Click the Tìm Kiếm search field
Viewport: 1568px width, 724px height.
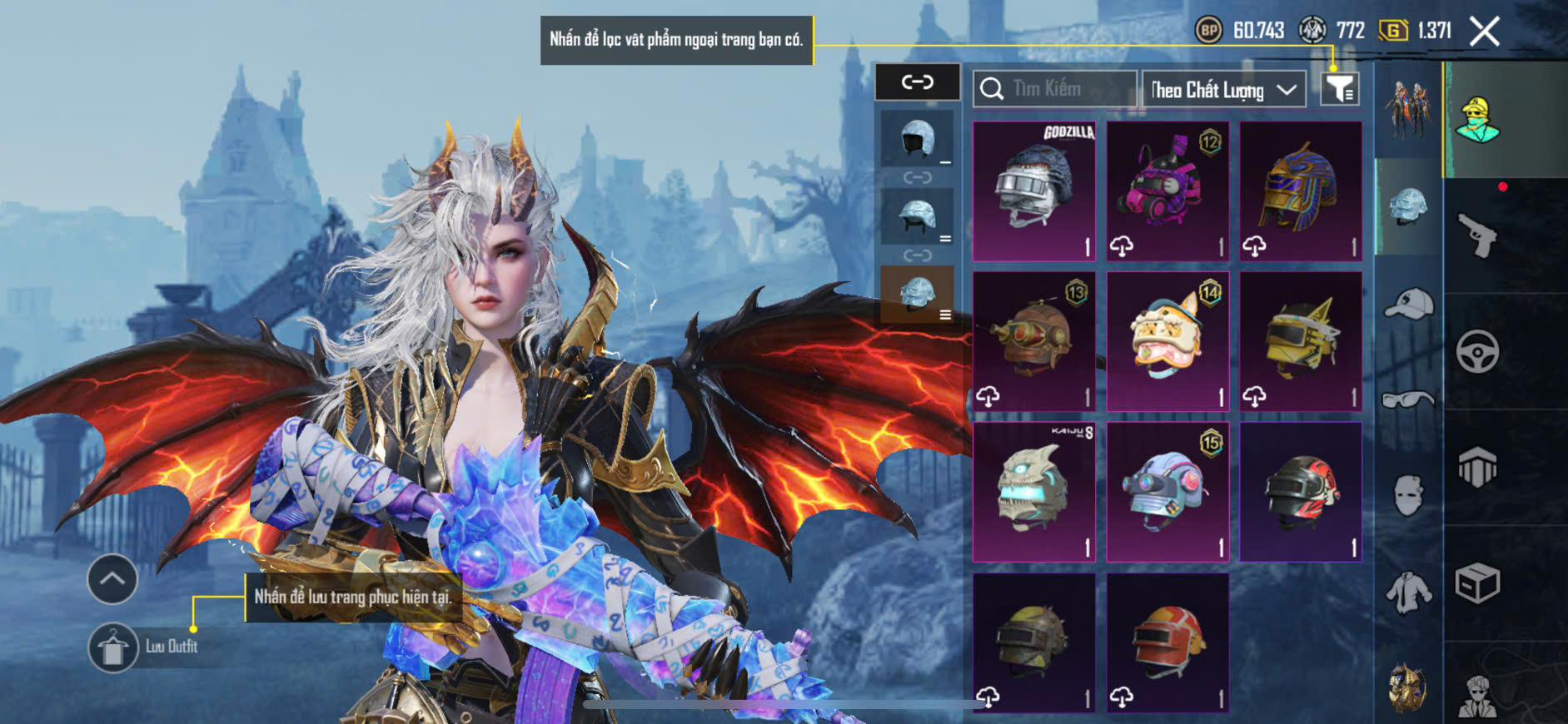pyautogui.click(x=1055, y=88)
